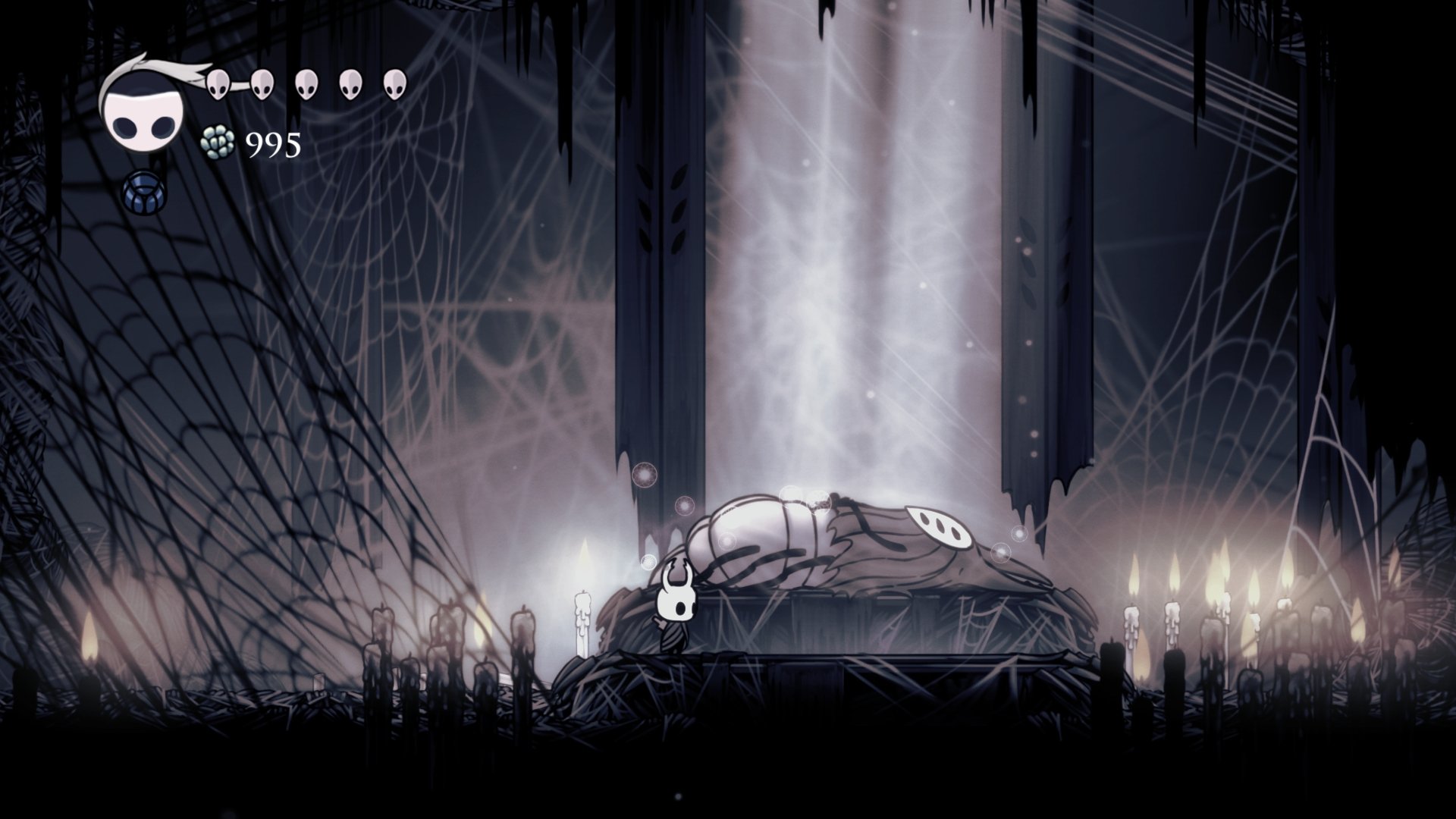Viewport: 1456px width, 819px height.
Task: Click the glowing dream orb left of the nest
Action: (645, 474)
